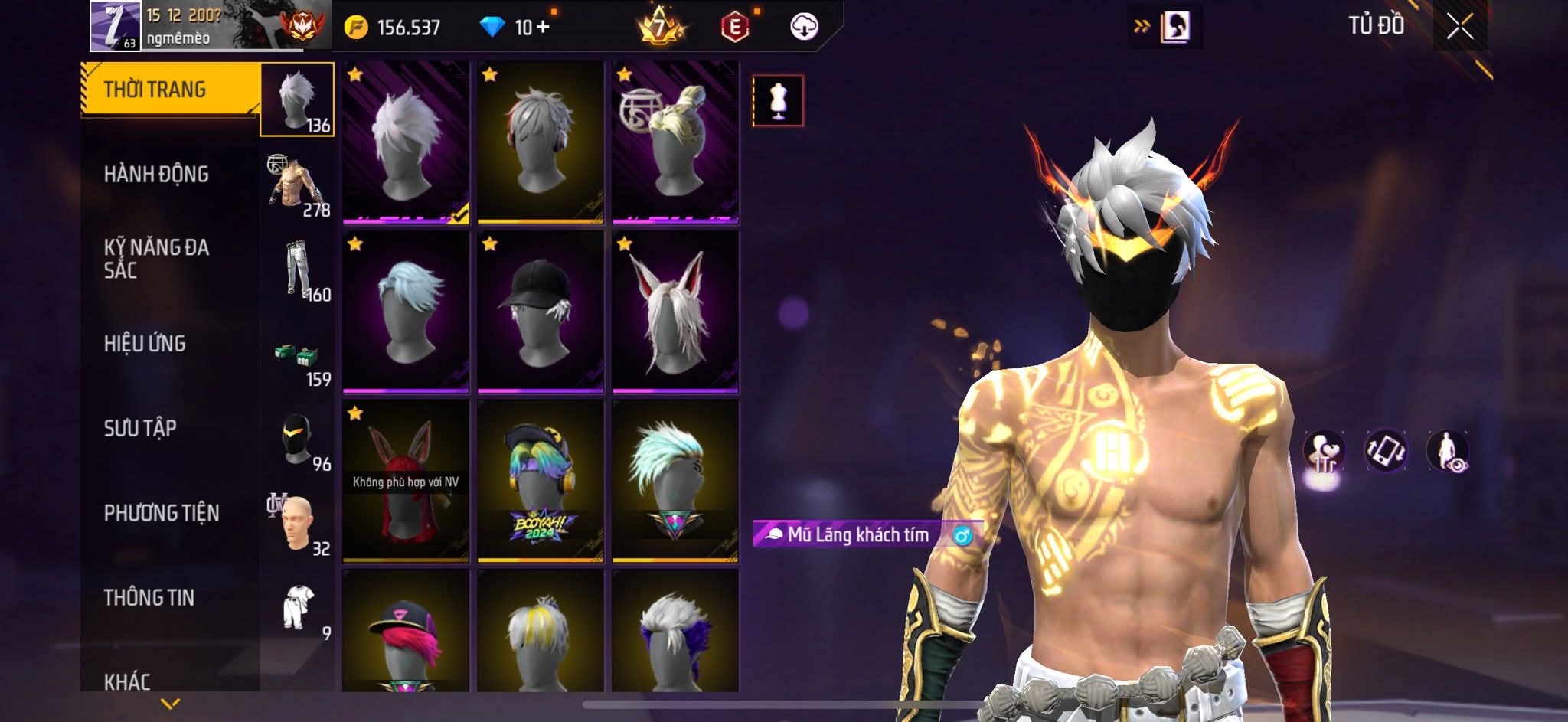Choose the fox ears white hair item
The image size is (1568, 722).
[x=675, y=312]
